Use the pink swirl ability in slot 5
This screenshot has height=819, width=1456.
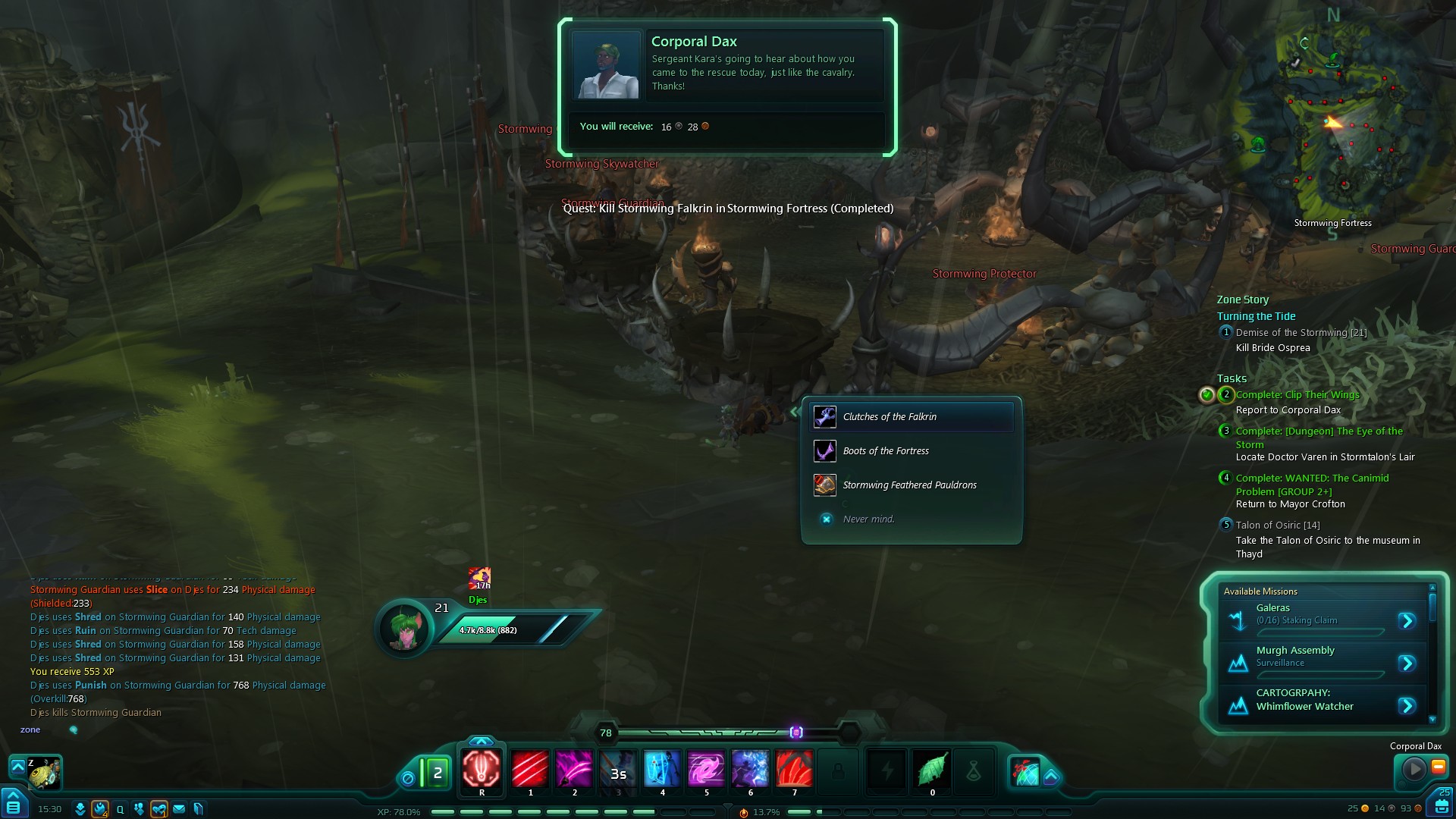click(x=706, y=769)
